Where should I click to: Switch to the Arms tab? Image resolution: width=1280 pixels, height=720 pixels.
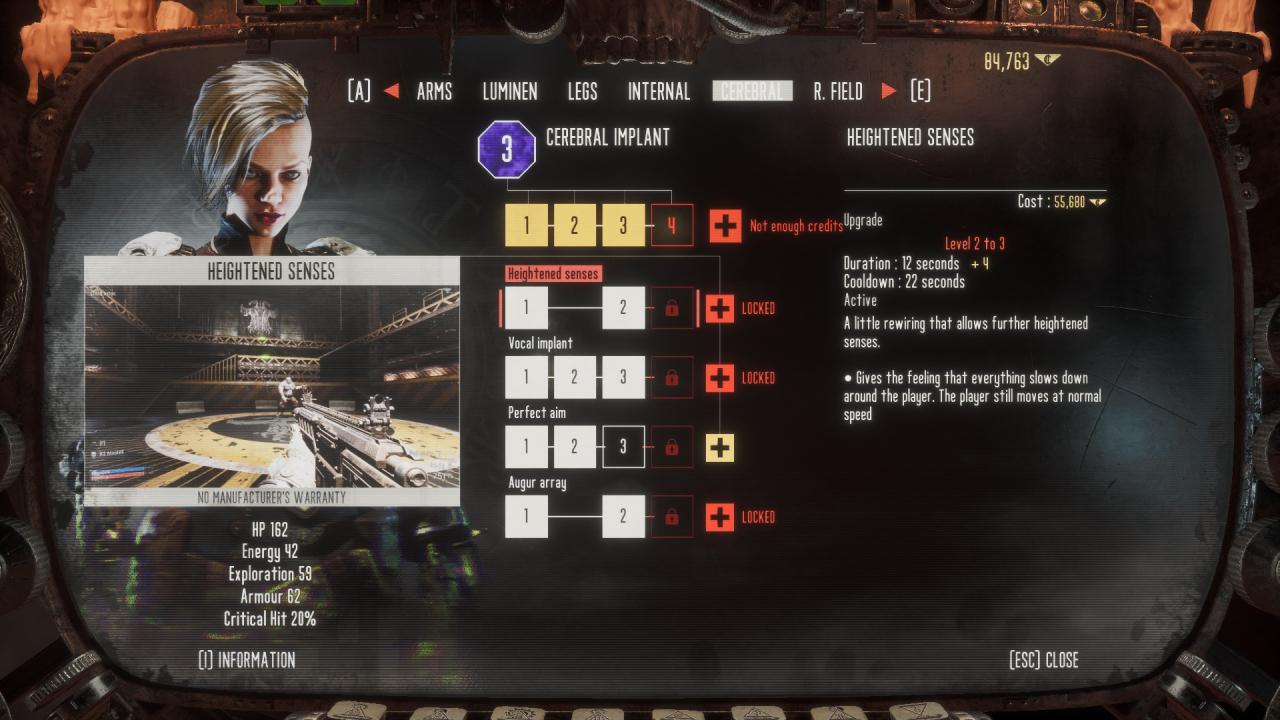pyautogui.click(x=434, y=92)
